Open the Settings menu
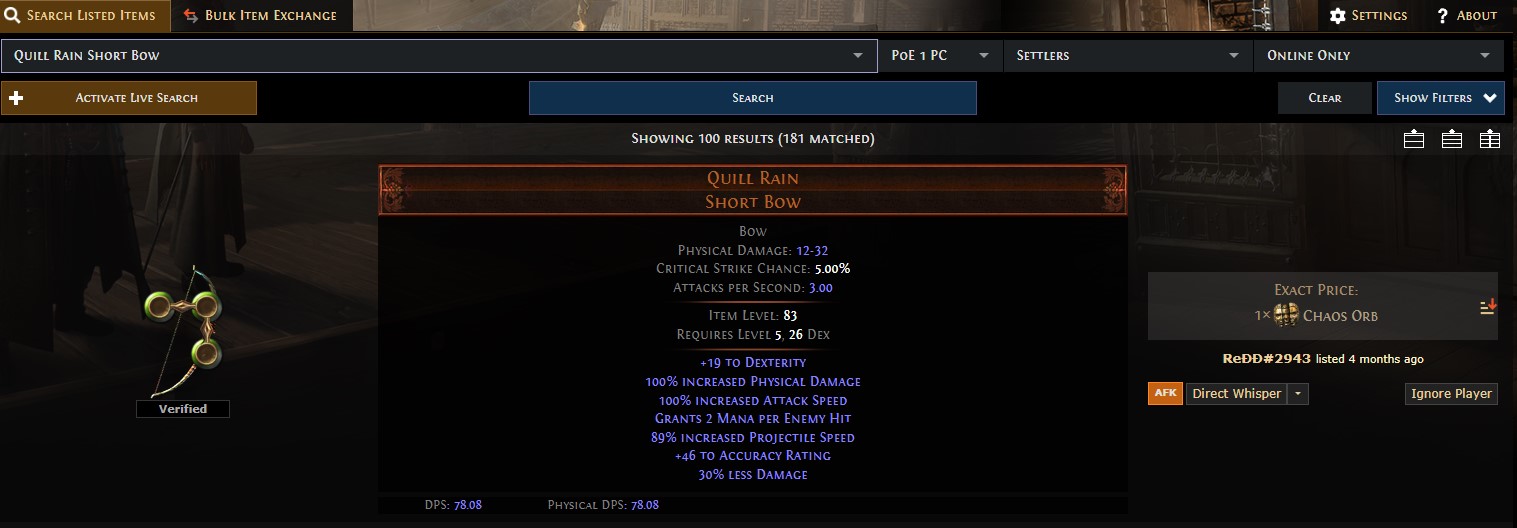Screen dimensions: 1517x528 (1368, 16)
